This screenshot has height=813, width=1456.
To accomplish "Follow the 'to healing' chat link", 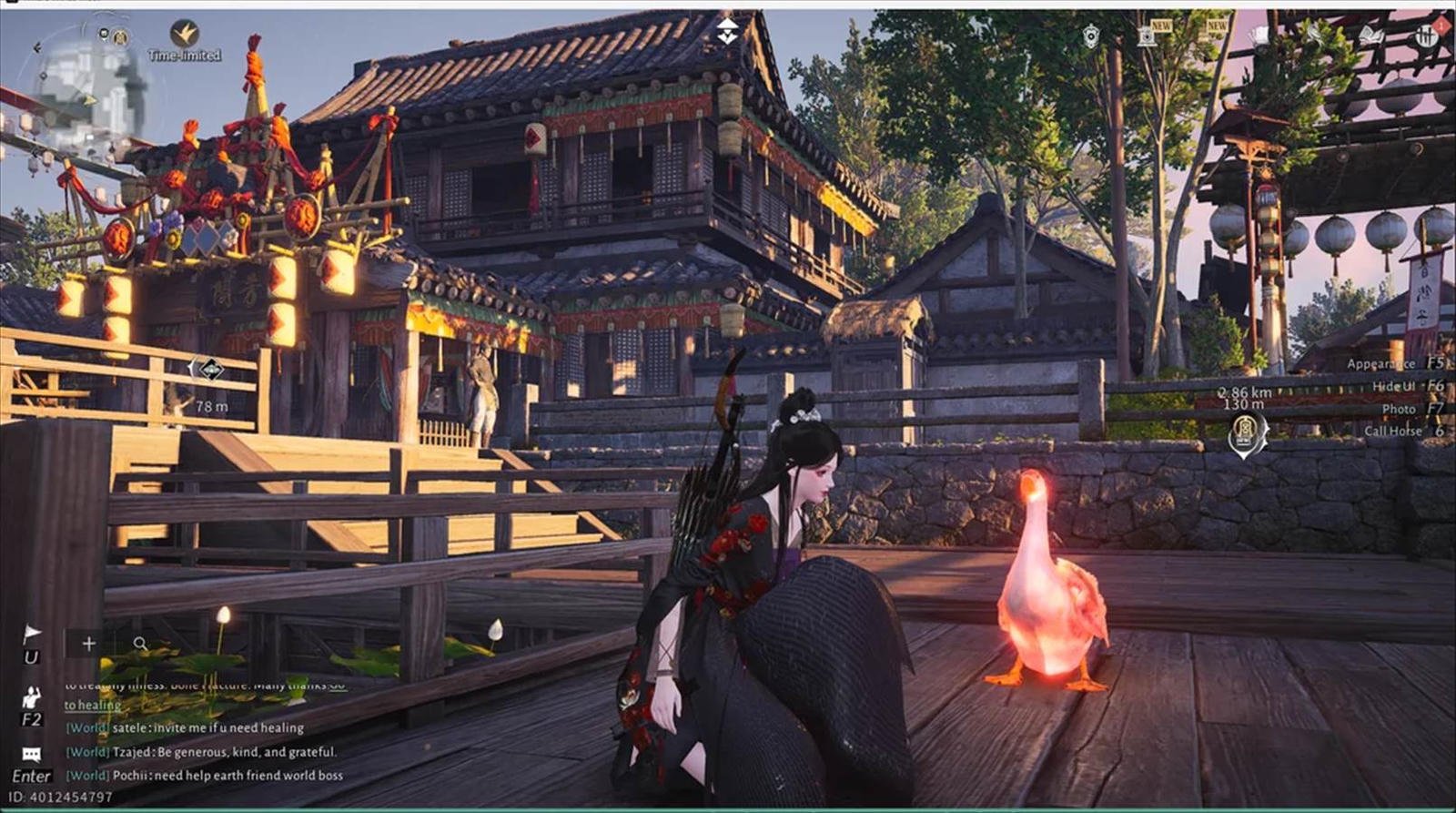I will click(92, 705).
